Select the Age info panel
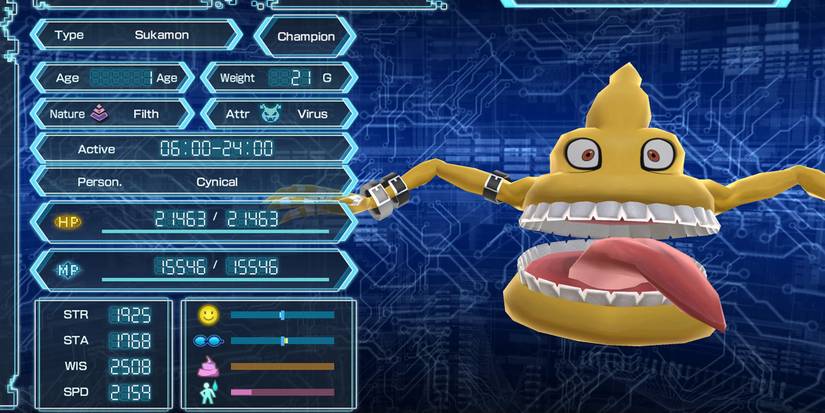This screenshot has width=825, height=413. [112, 78]
